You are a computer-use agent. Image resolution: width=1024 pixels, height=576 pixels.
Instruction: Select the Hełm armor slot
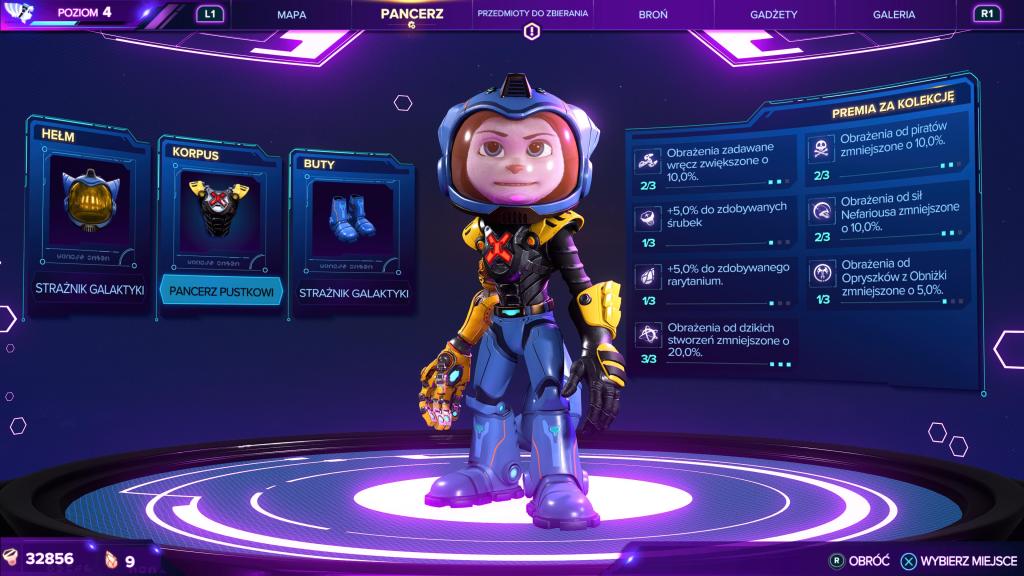89,215
